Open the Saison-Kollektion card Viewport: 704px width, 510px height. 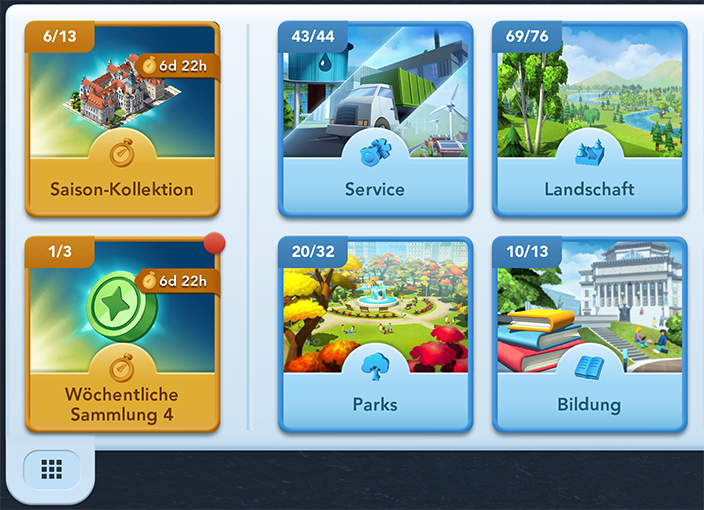123,120
